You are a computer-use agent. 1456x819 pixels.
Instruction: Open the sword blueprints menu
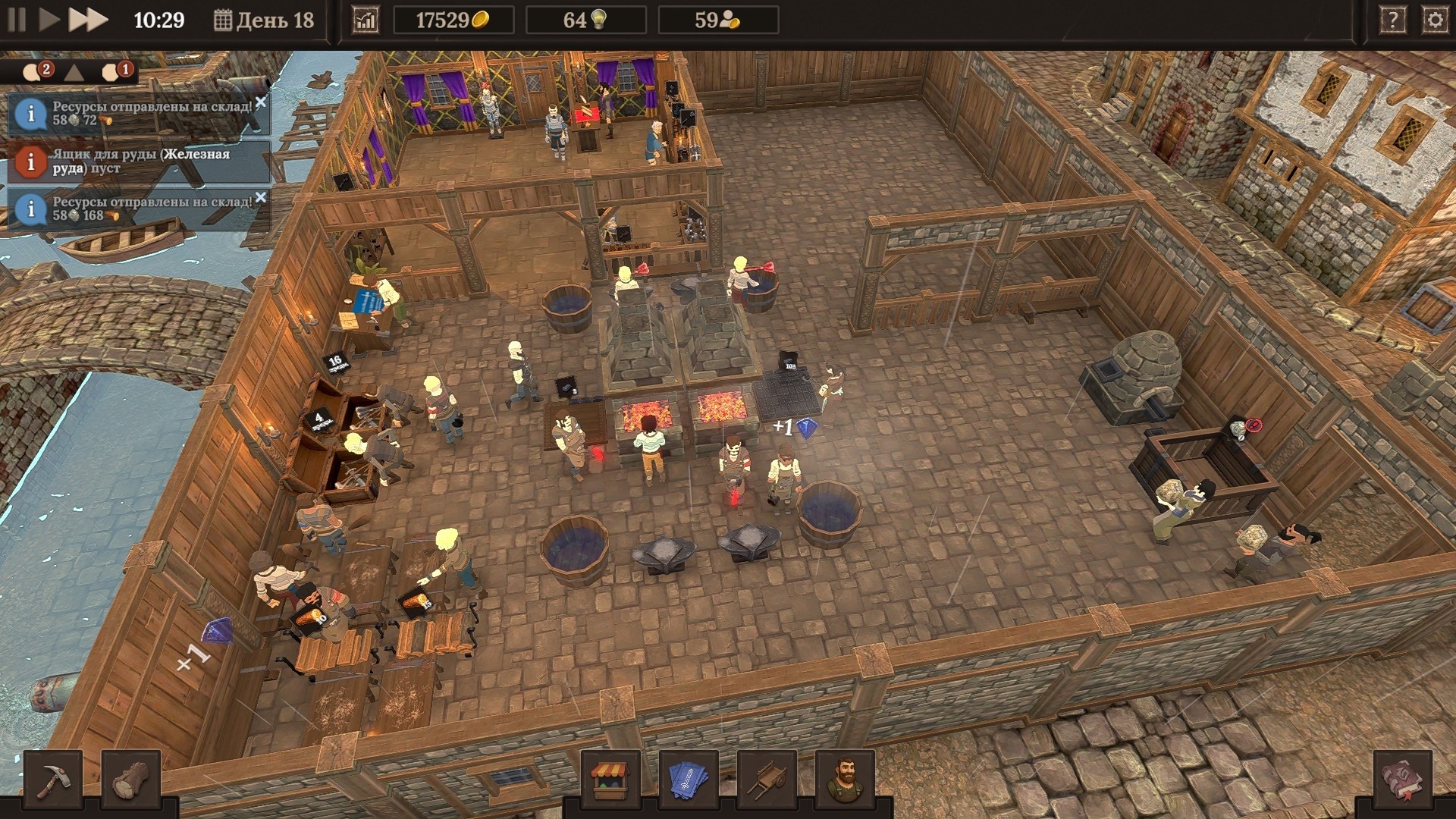point(689,780)
